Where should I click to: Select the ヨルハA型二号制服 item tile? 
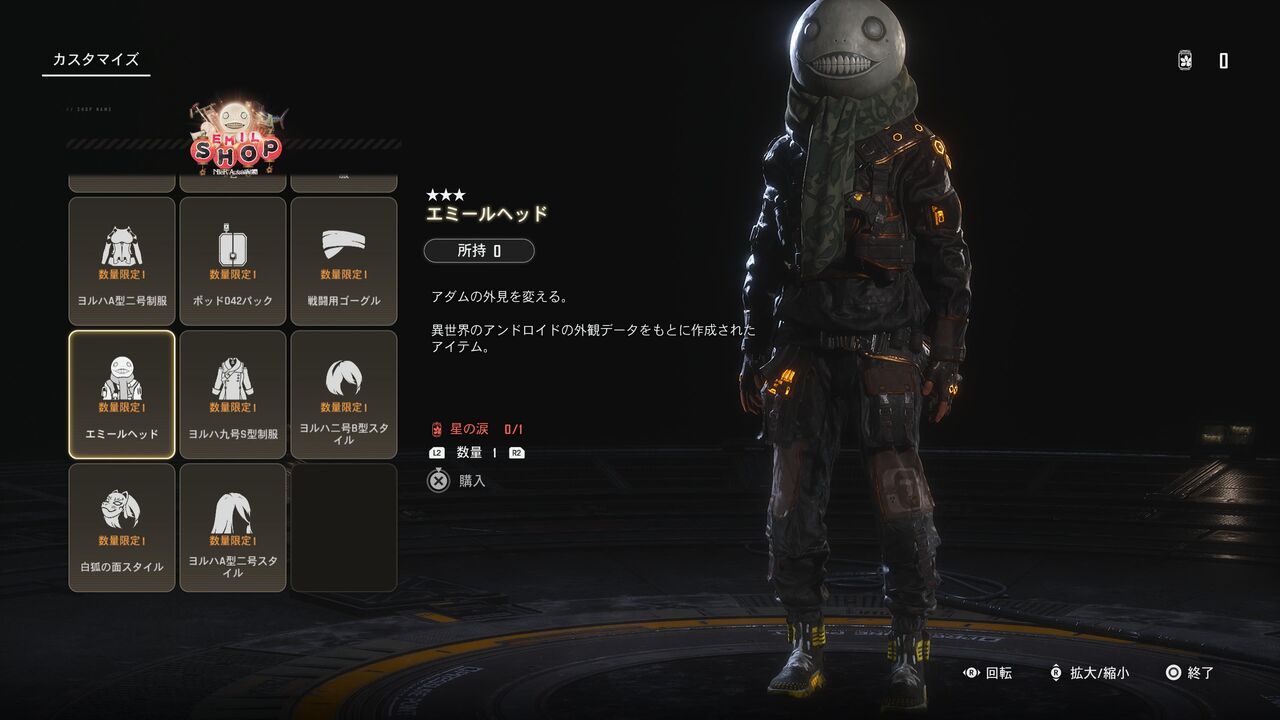tap(122, 261)
